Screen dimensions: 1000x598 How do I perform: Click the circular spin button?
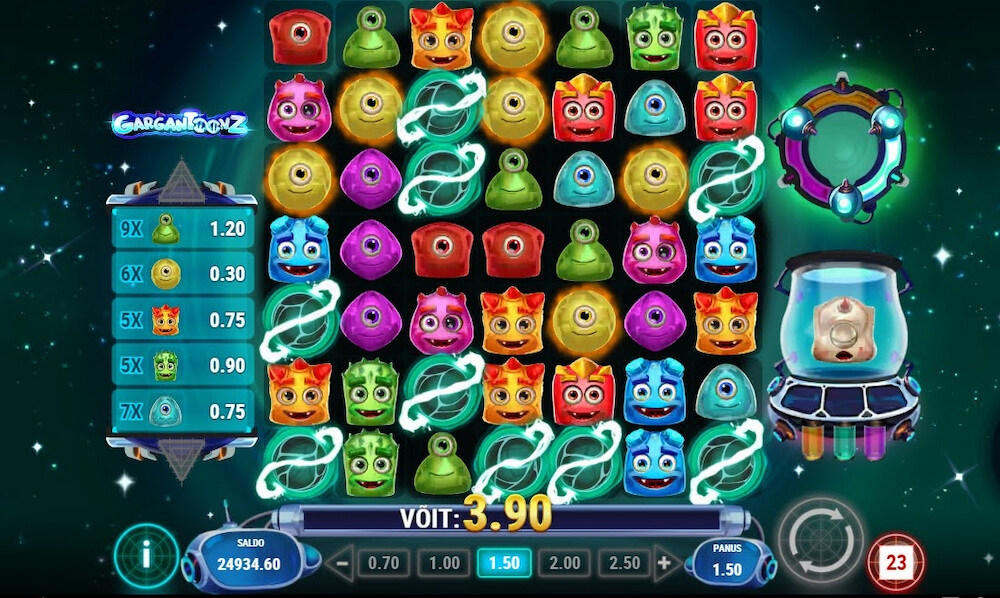click(820, 542)
